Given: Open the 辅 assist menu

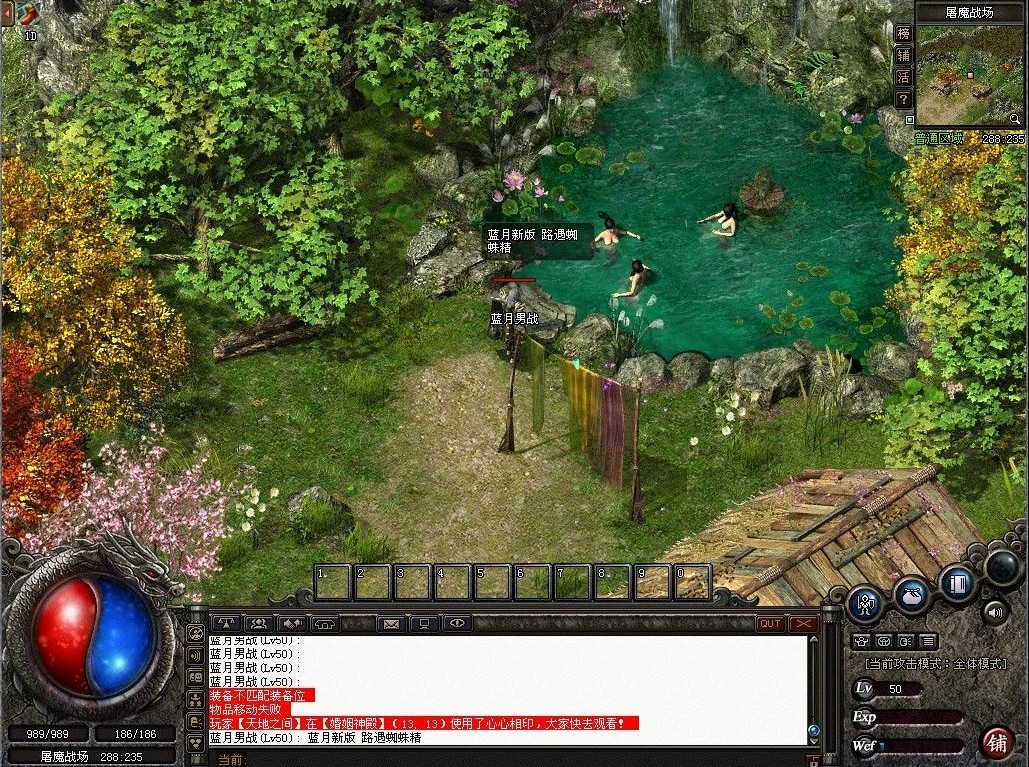Looking at the screenshot, I should coord(903,55).
